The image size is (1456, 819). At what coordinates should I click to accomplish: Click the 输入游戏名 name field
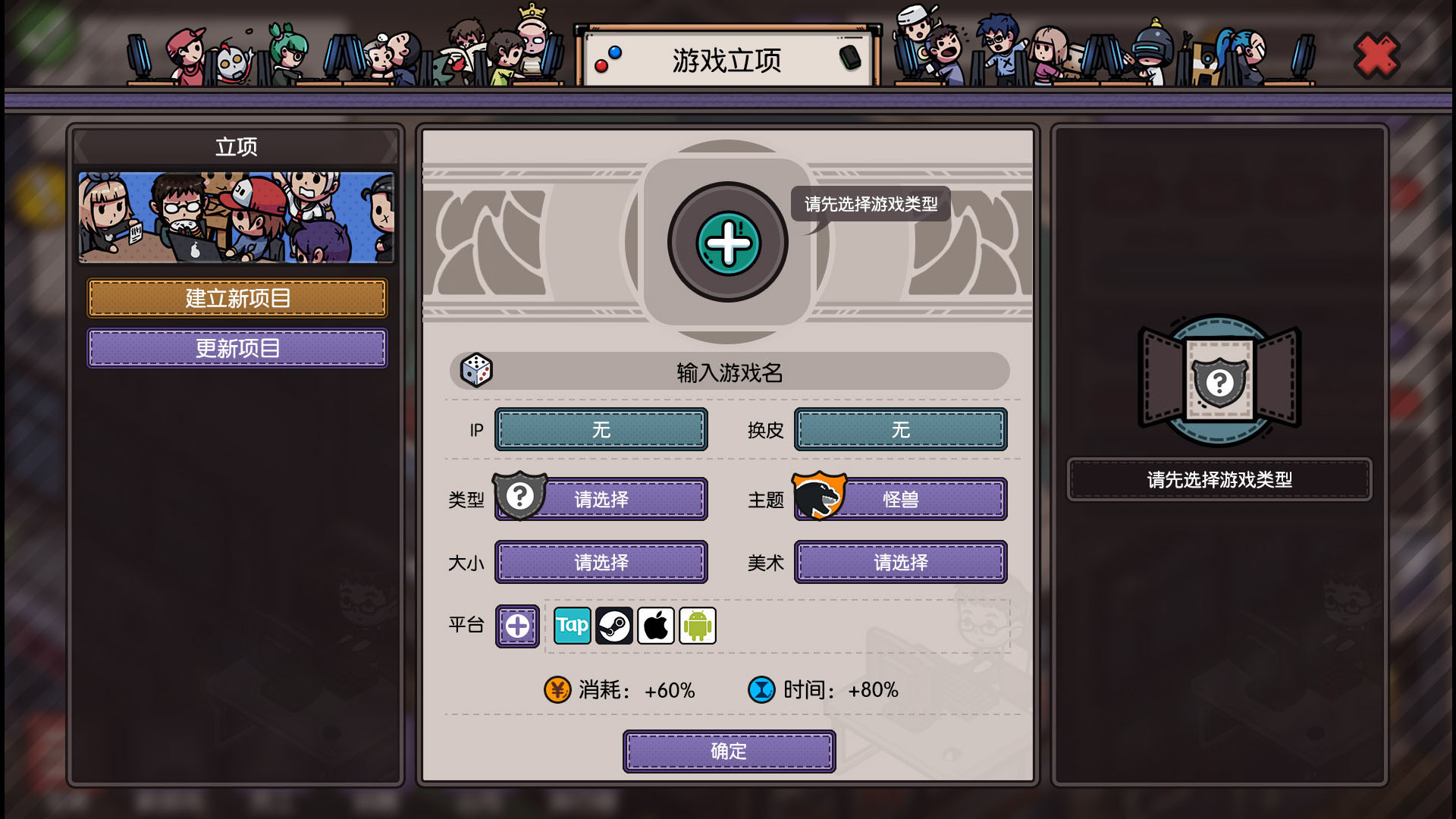point(728,372)
